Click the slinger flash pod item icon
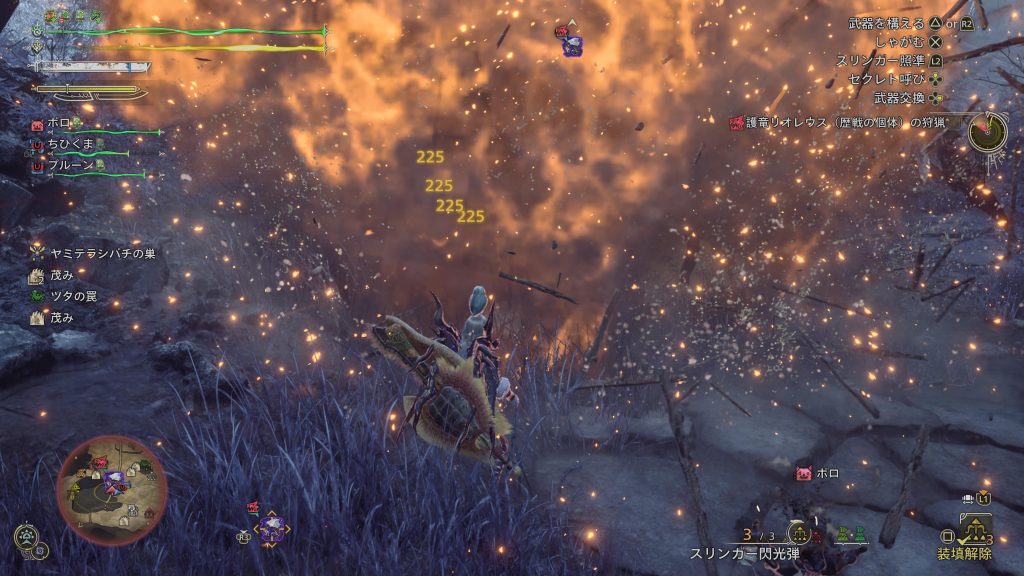1024x576 pixels. pyautogui.click(x=799, y=533)
